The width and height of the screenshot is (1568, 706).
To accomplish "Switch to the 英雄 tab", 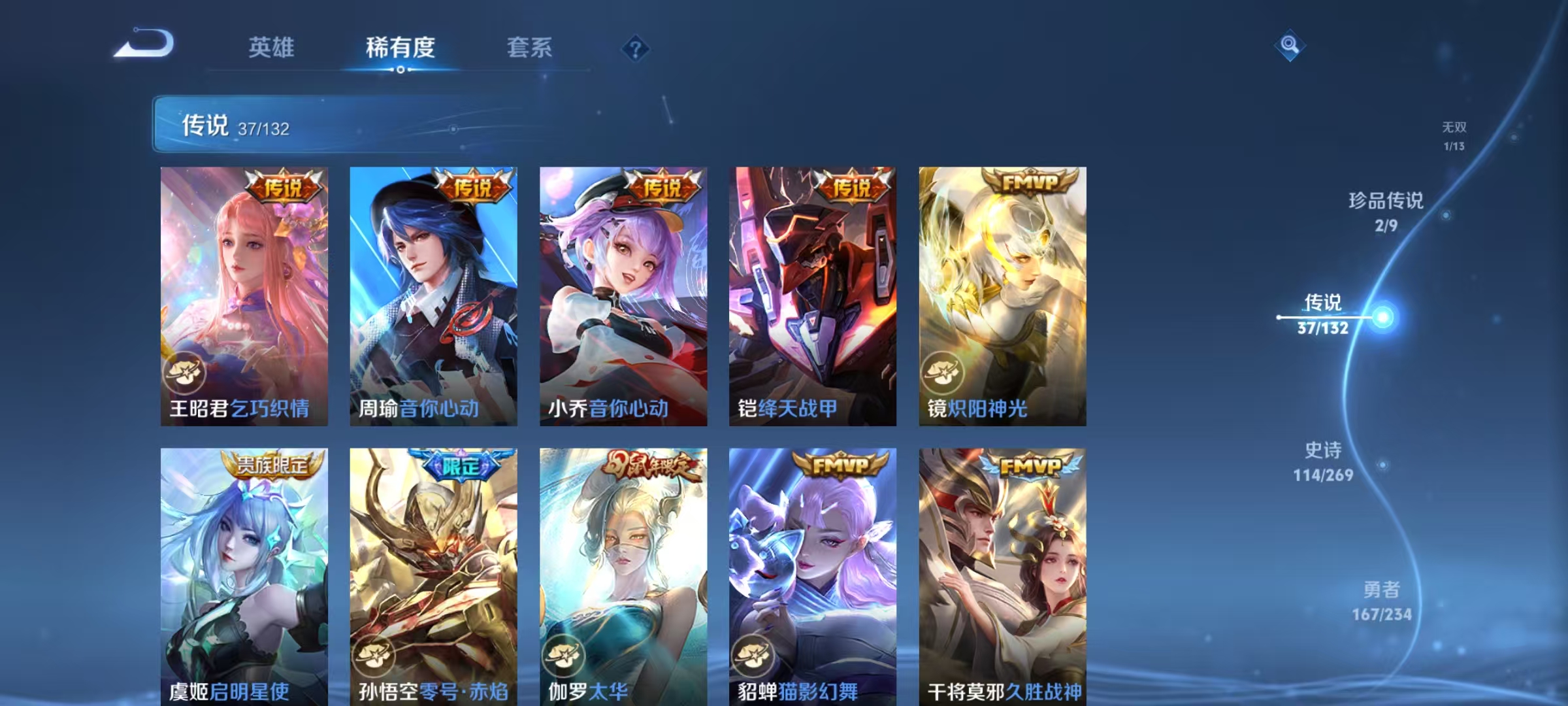I will pyautogui.click(x=272, y=47).
